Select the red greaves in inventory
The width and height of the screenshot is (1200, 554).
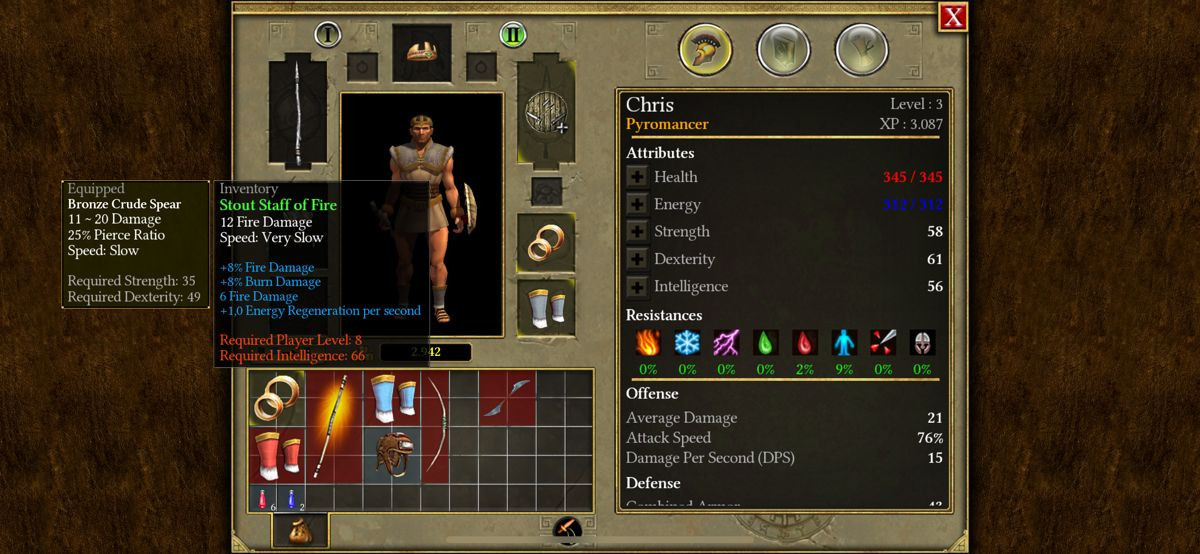[276, 454]
